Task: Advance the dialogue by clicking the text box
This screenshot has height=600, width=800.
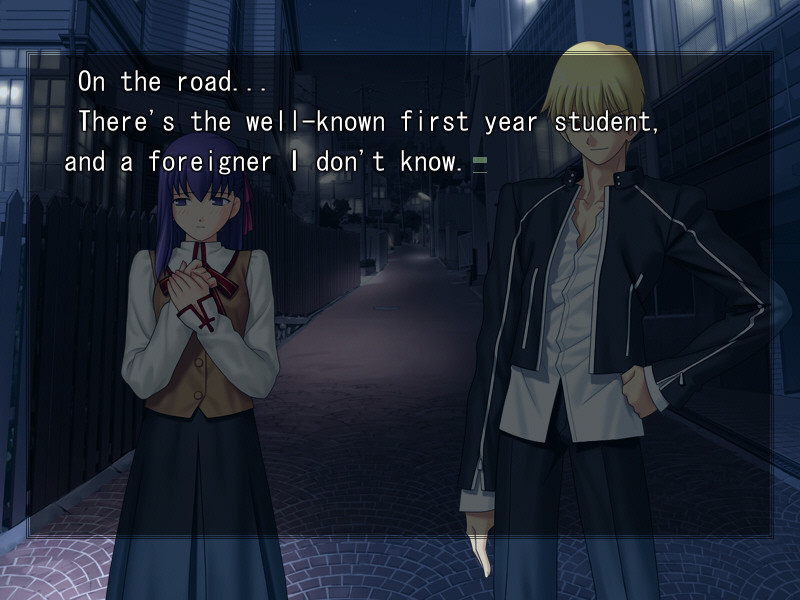Action: point(400,300)
